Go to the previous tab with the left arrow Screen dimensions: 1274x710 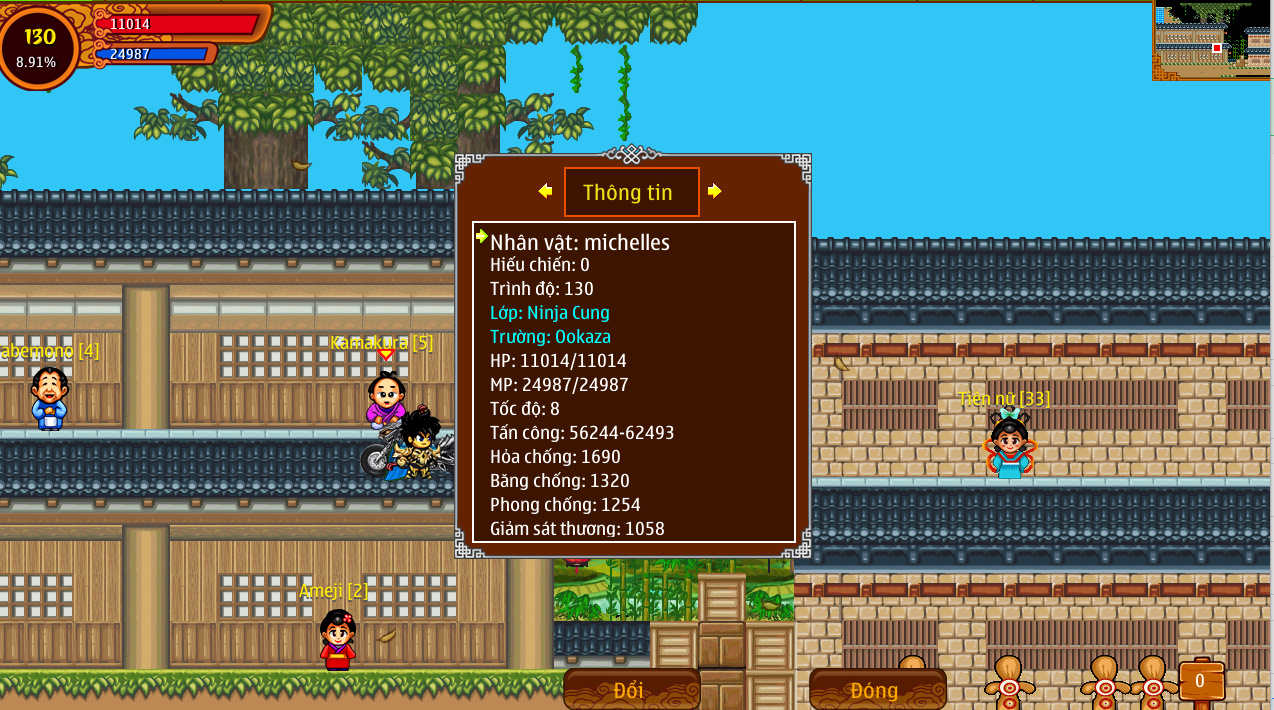pyautogui.click(x=545, y=191)
